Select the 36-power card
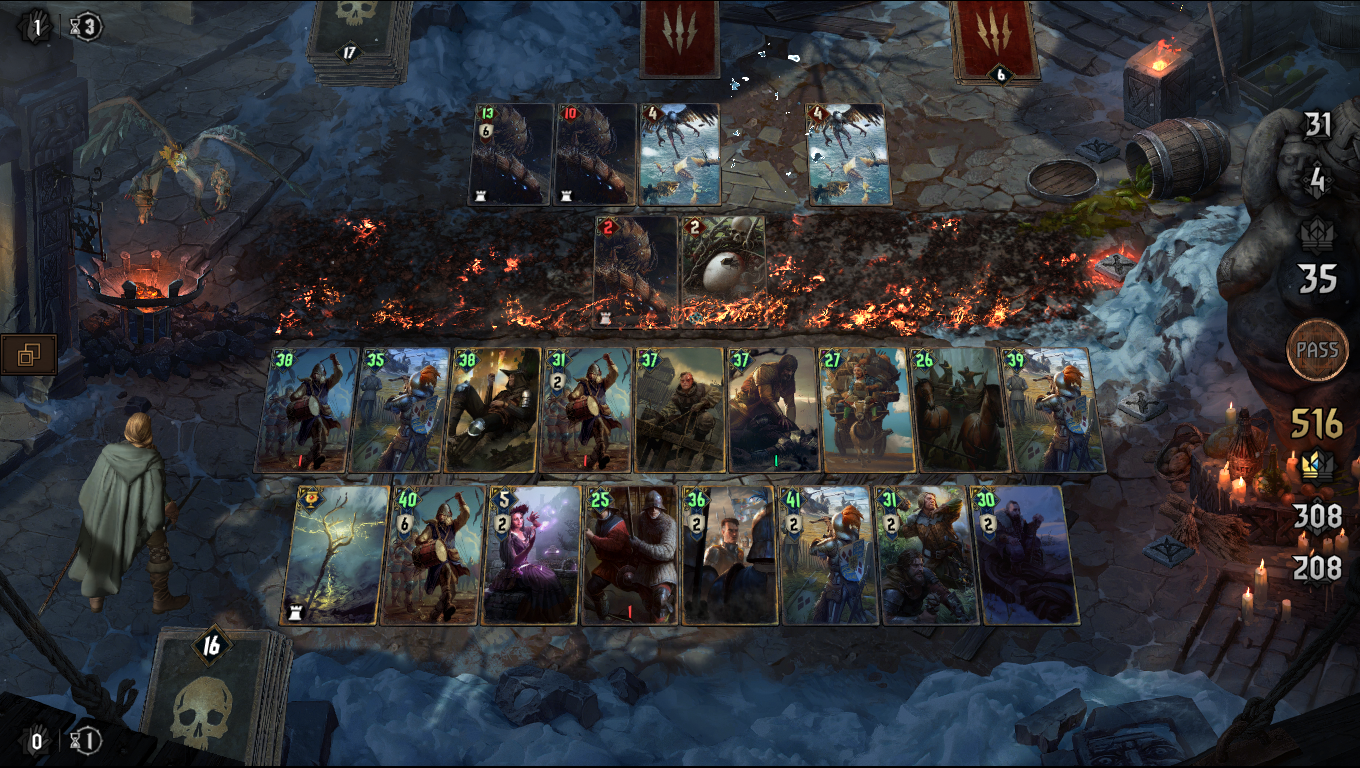The width and height of the screenshot is (1360, 768). coord(730,555)
